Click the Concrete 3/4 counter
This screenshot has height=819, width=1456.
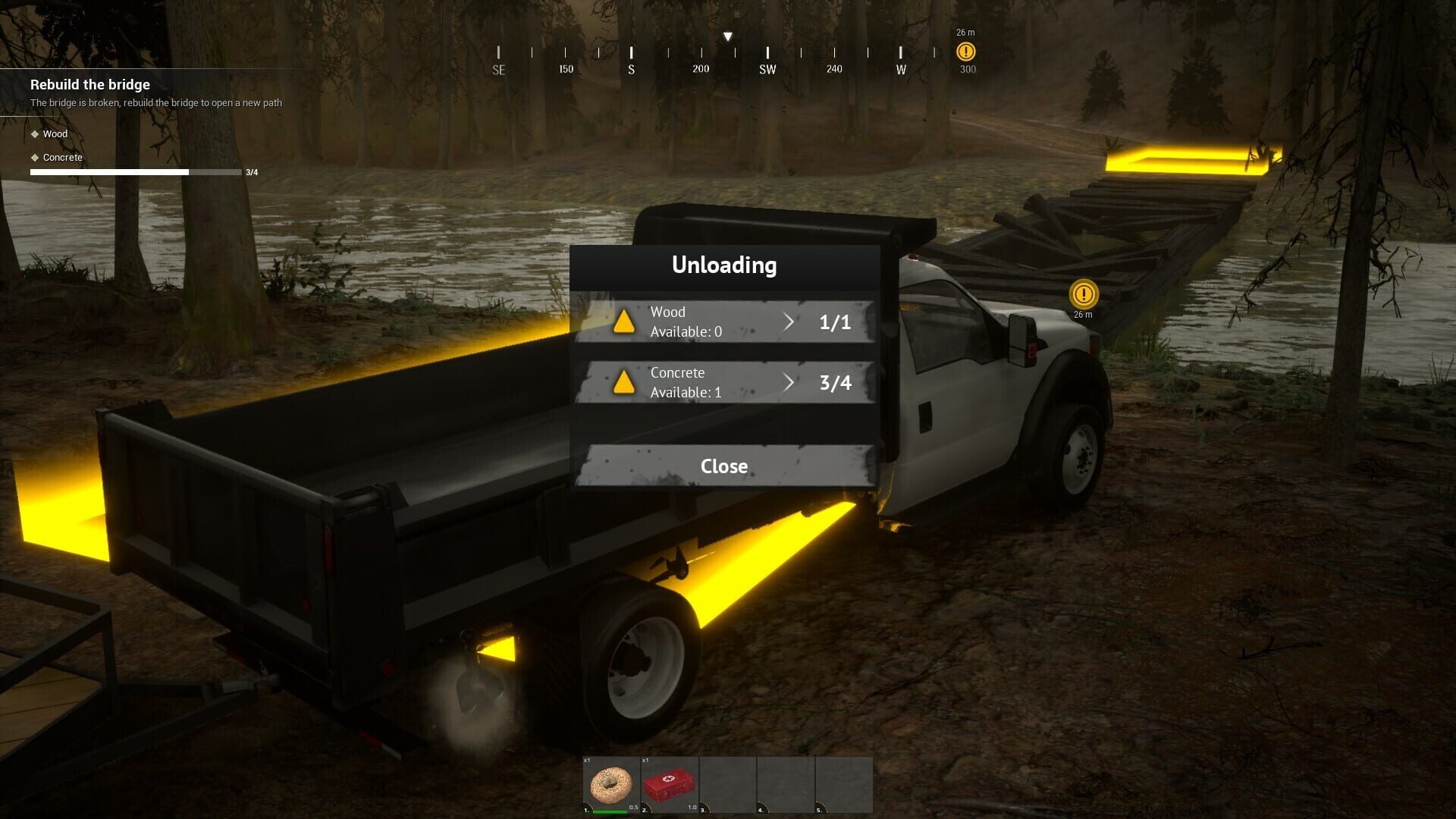(x=835, y=383)
